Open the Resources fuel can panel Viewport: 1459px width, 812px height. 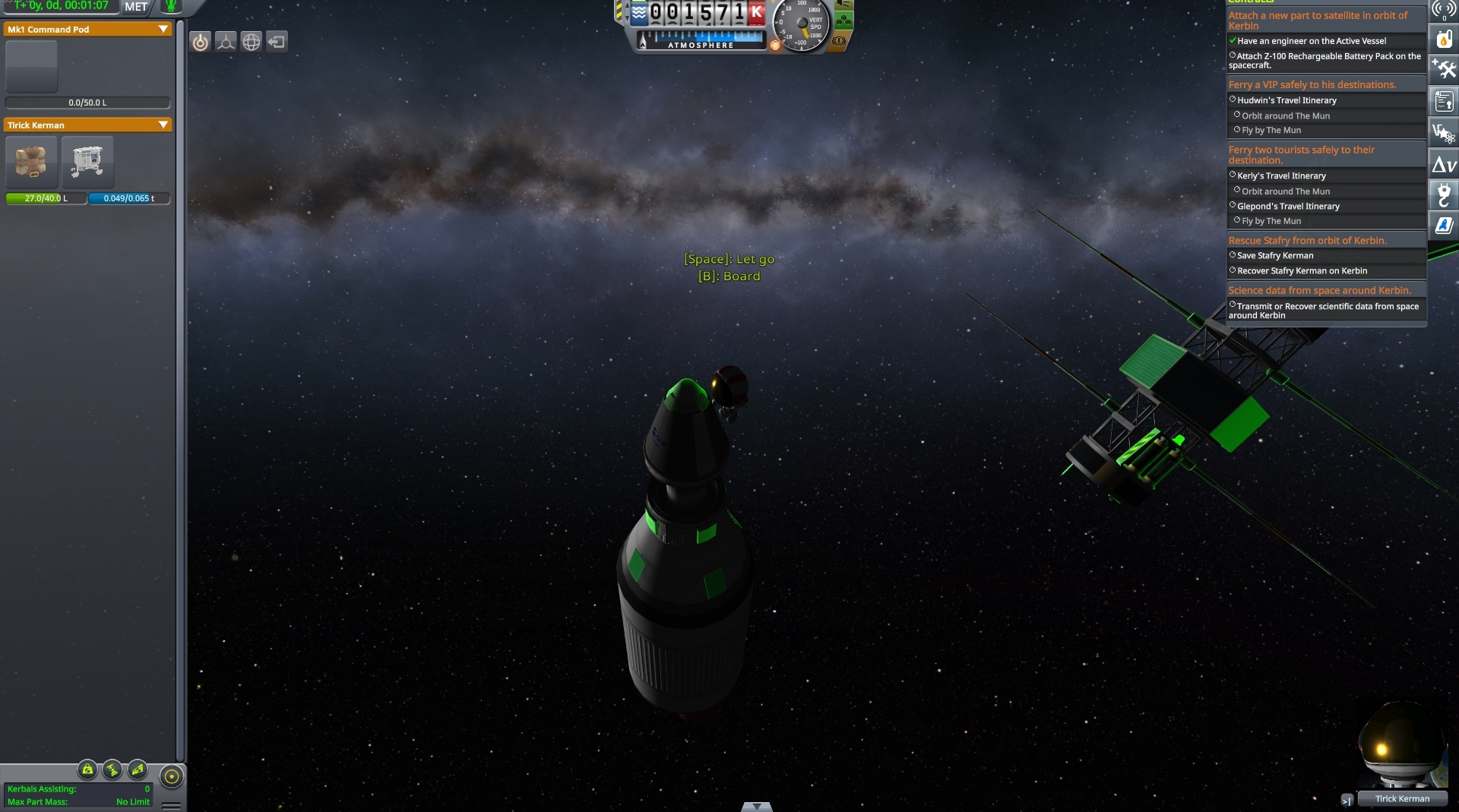(1444, 39)
